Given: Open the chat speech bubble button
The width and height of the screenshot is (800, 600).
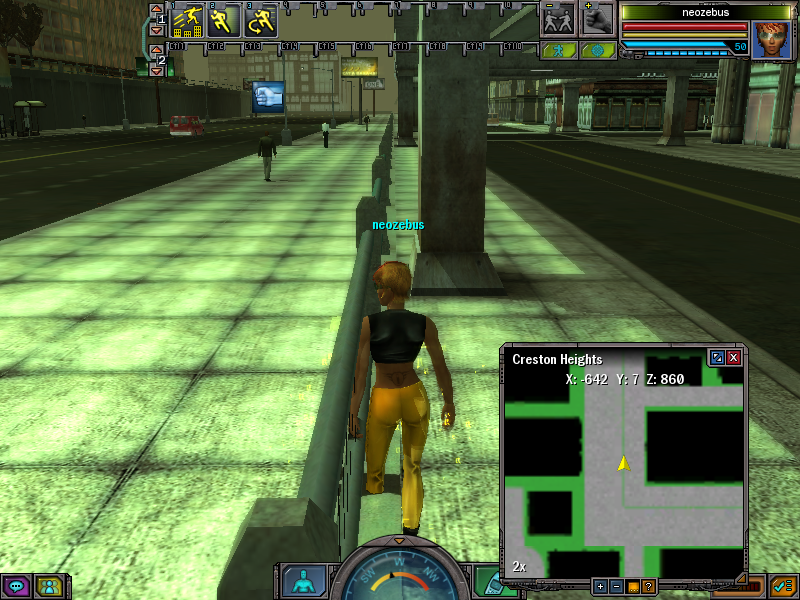Looking at the screenshot, I should tap(16, 586).
